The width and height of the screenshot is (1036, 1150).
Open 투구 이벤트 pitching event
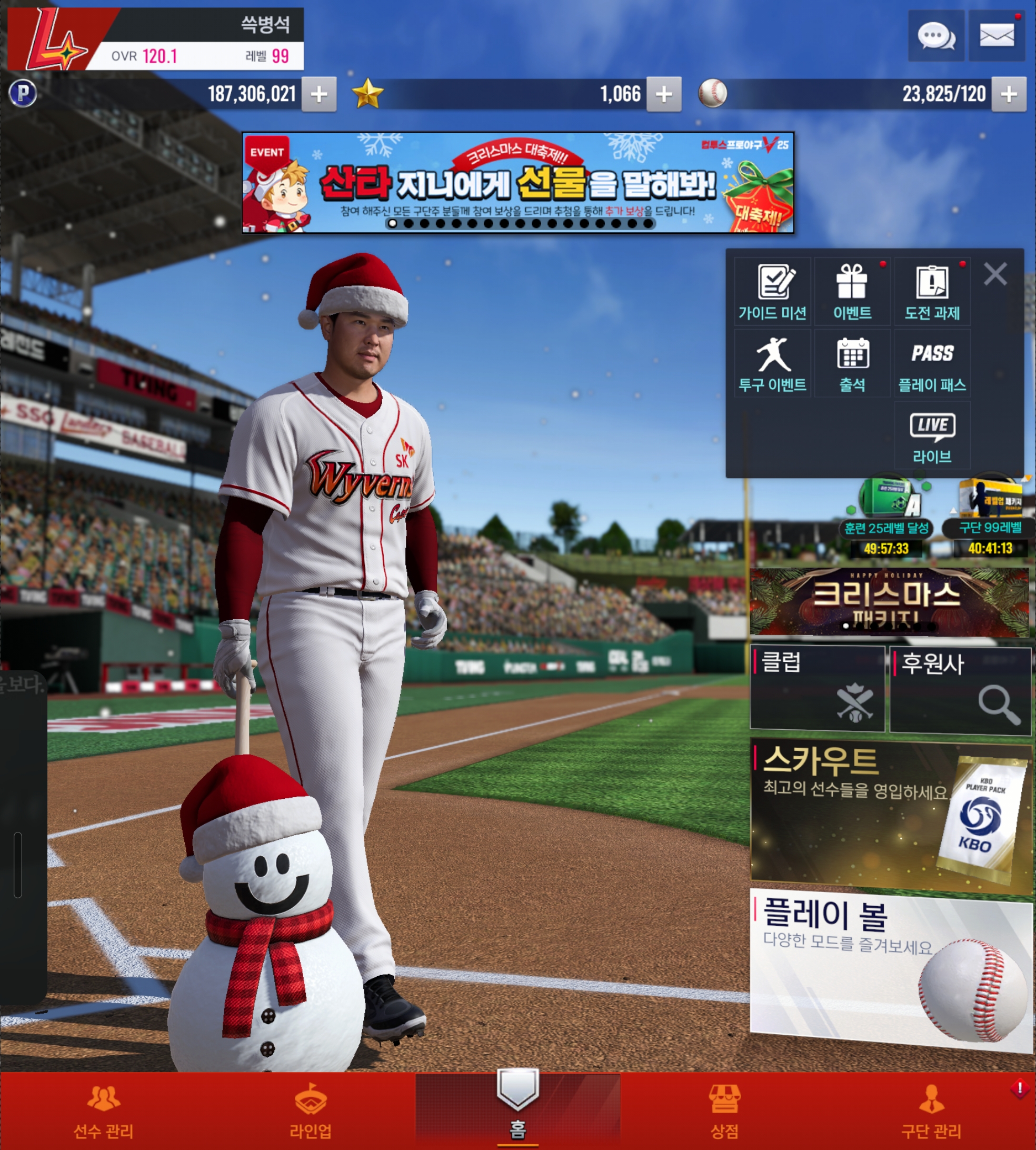(772, 364)
